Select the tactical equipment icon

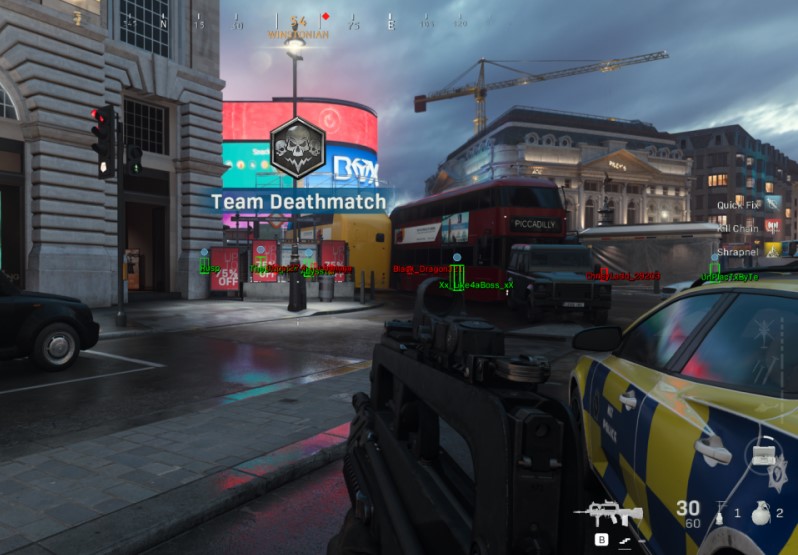click(718, 515)
